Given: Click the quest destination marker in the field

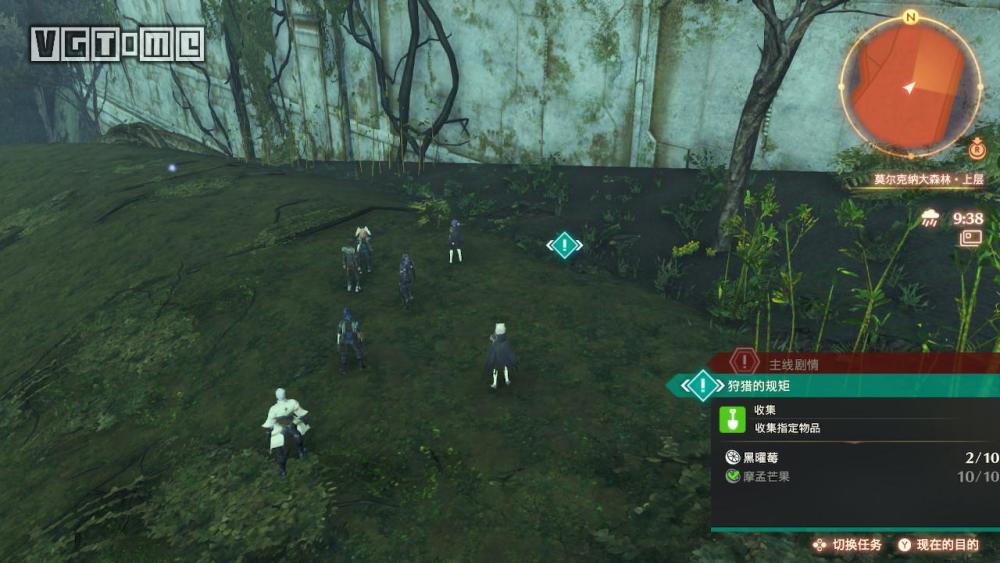Looking at the screenshot, I should pyautogui.click(x=565, y=245).
